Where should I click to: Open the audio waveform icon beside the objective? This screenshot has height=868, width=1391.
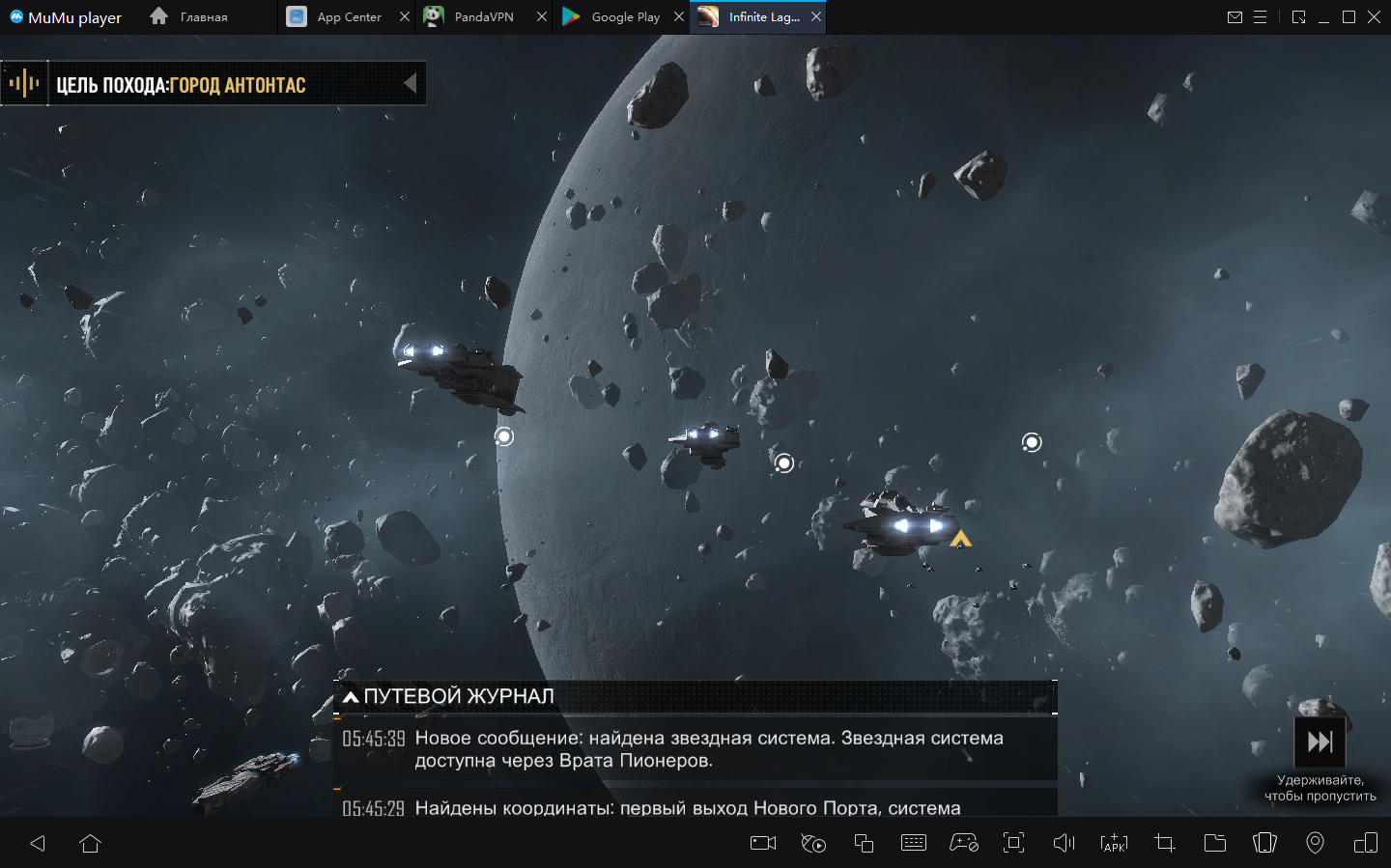[x=24, y=84]
